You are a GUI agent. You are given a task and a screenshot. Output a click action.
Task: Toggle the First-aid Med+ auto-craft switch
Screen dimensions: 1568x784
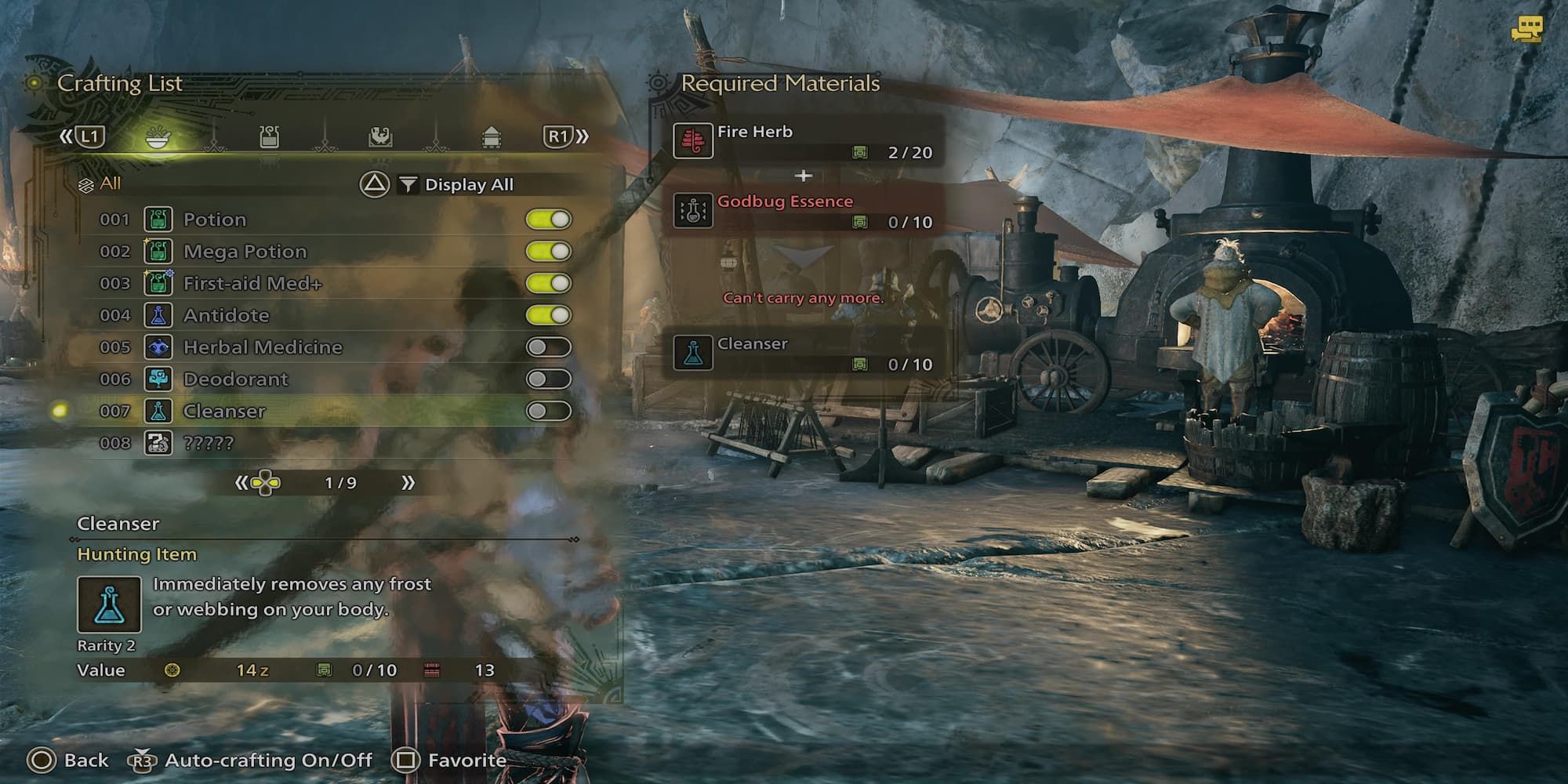coord(549,284)
